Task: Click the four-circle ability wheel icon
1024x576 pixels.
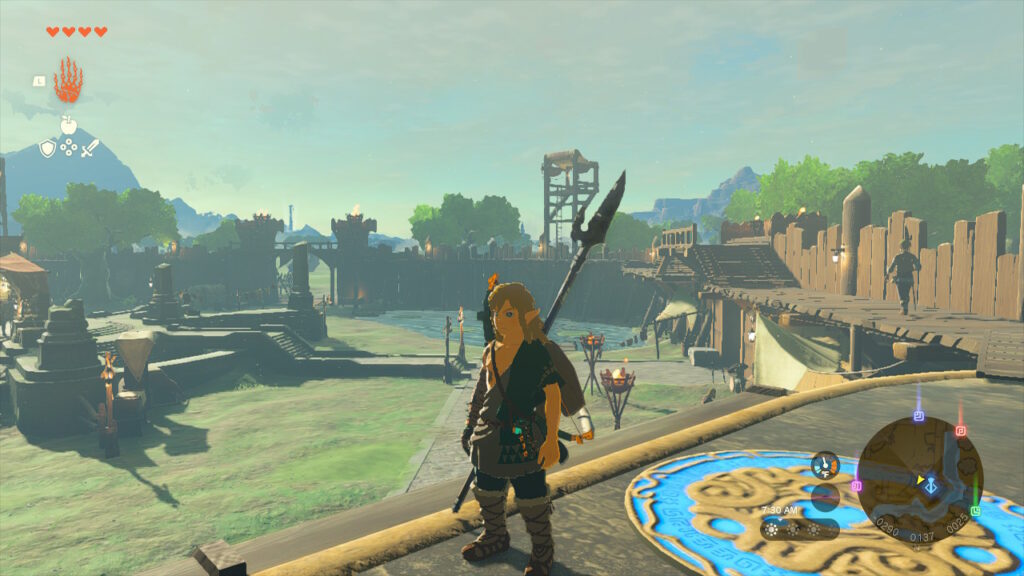Action: [69, 148]
